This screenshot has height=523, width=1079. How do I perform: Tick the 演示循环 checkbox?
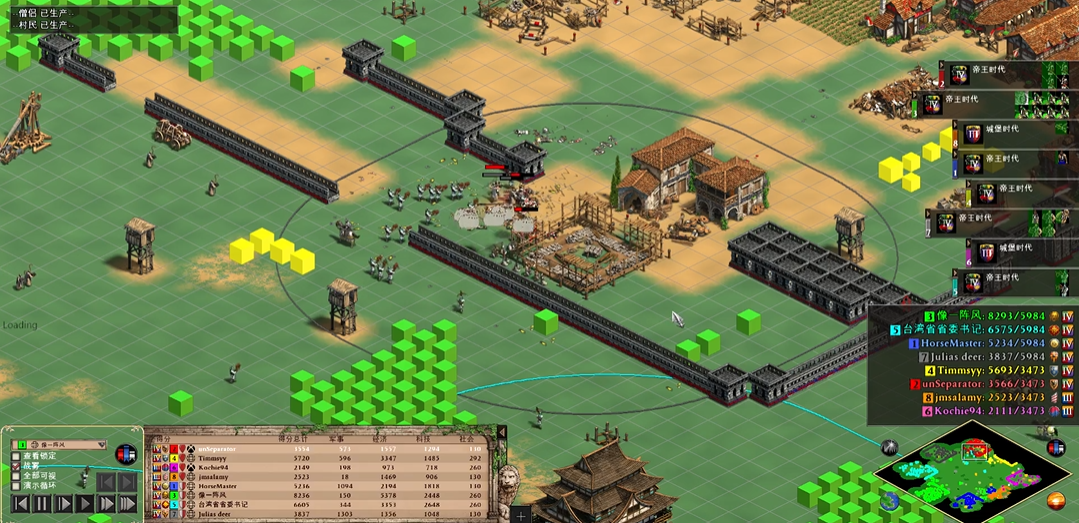tap(15, 488)
